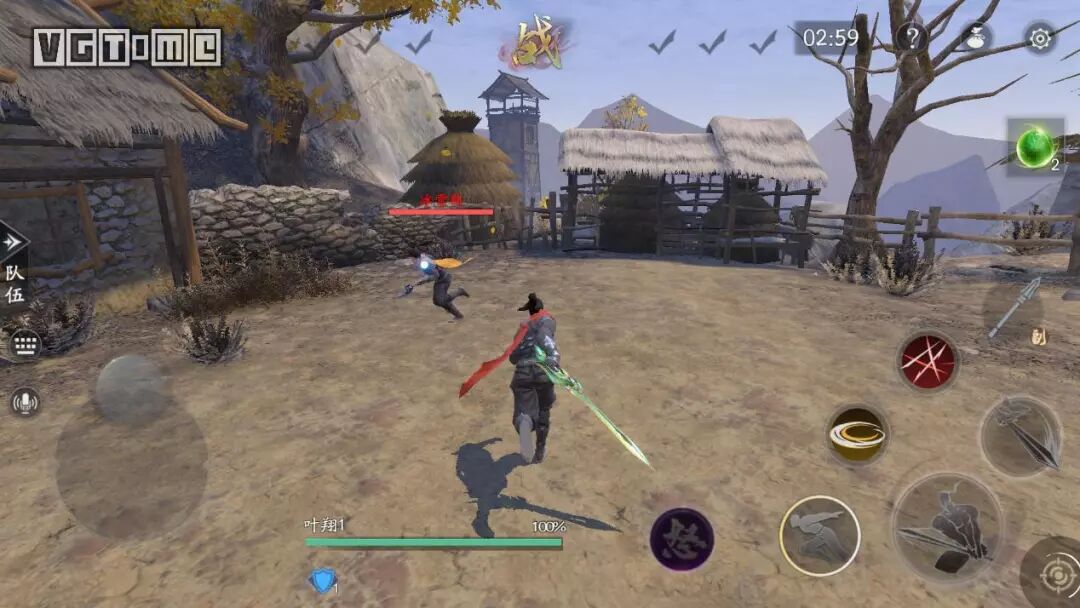
Task: Trigger the purple 怒 rage skill
Action: click(682, 539)
